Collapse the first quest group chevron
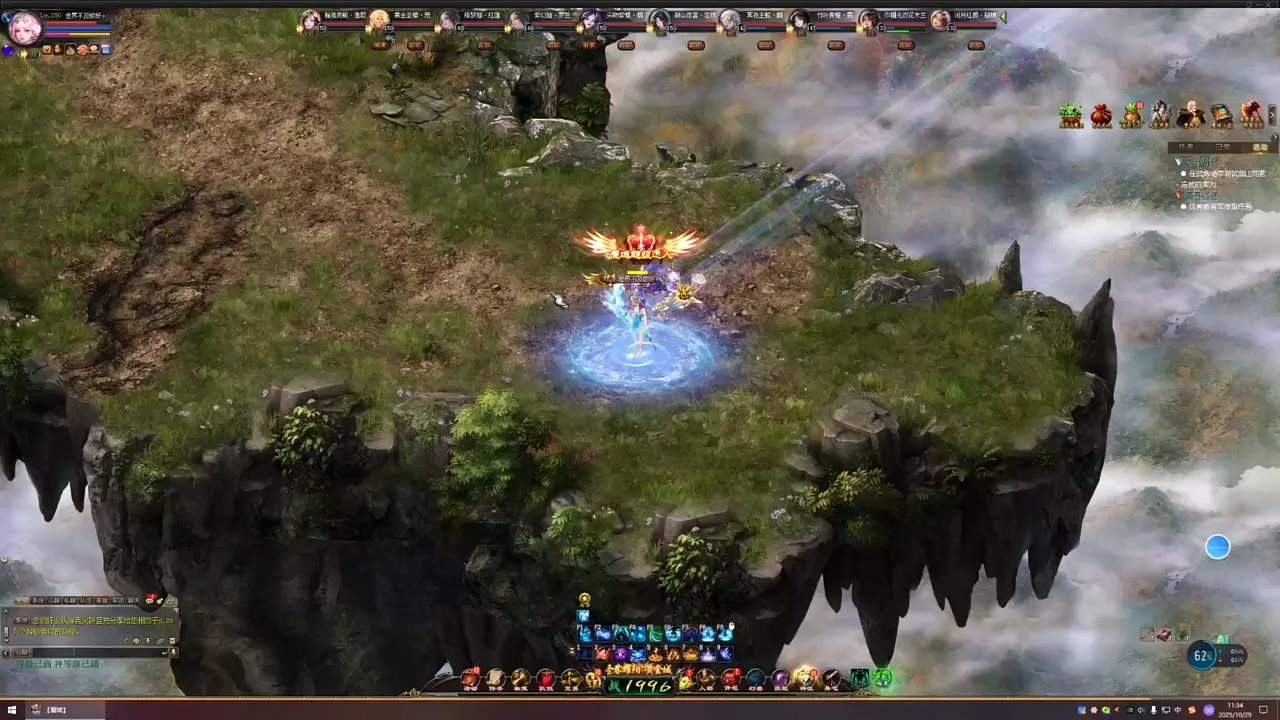The height and width of the screenshot is (720, 1280). click(1179, 162)
